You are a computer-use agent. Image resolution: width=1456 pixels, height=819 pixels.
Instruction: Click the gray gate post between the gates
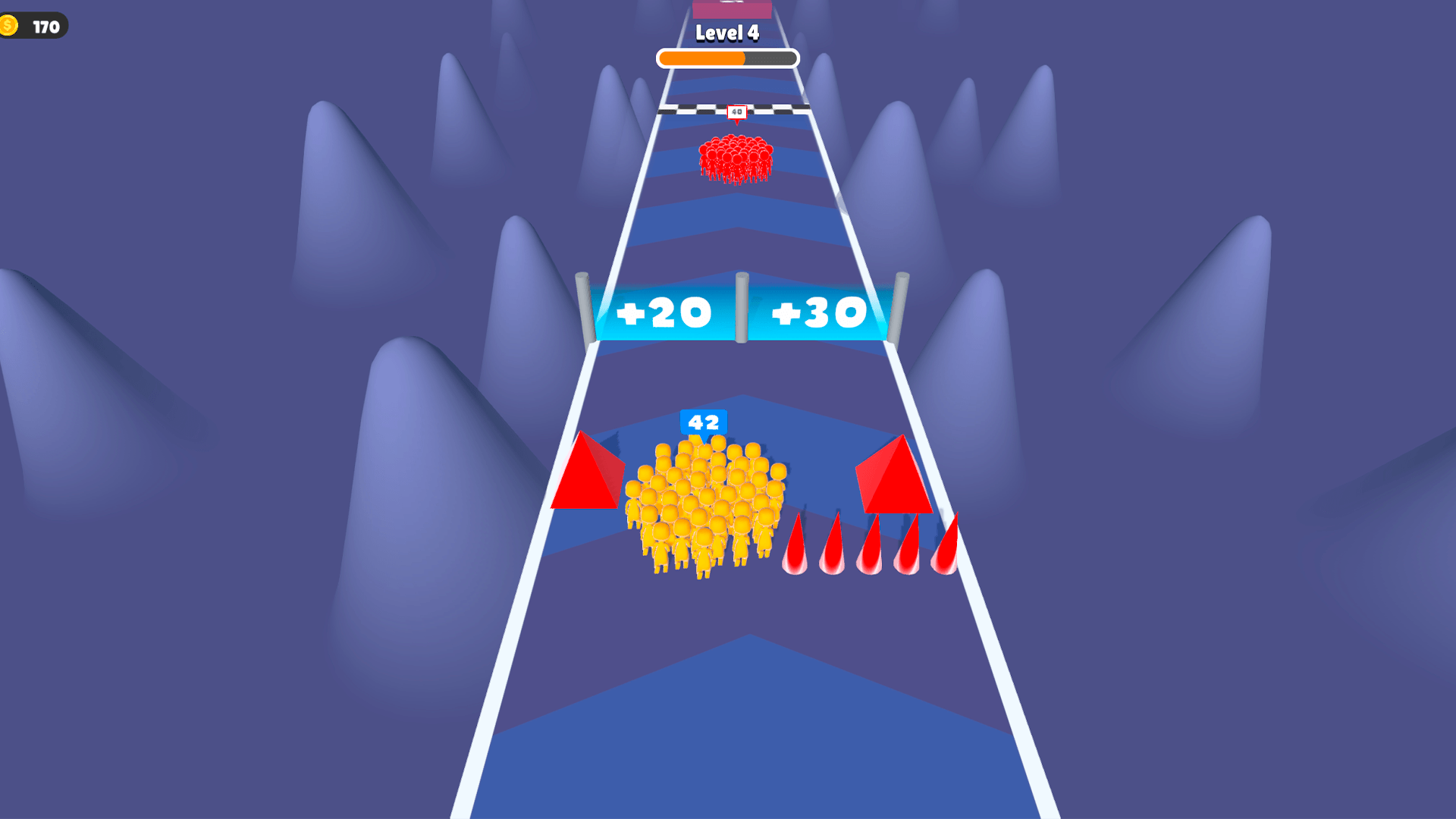pyautogui.click(x=742, y=307)
